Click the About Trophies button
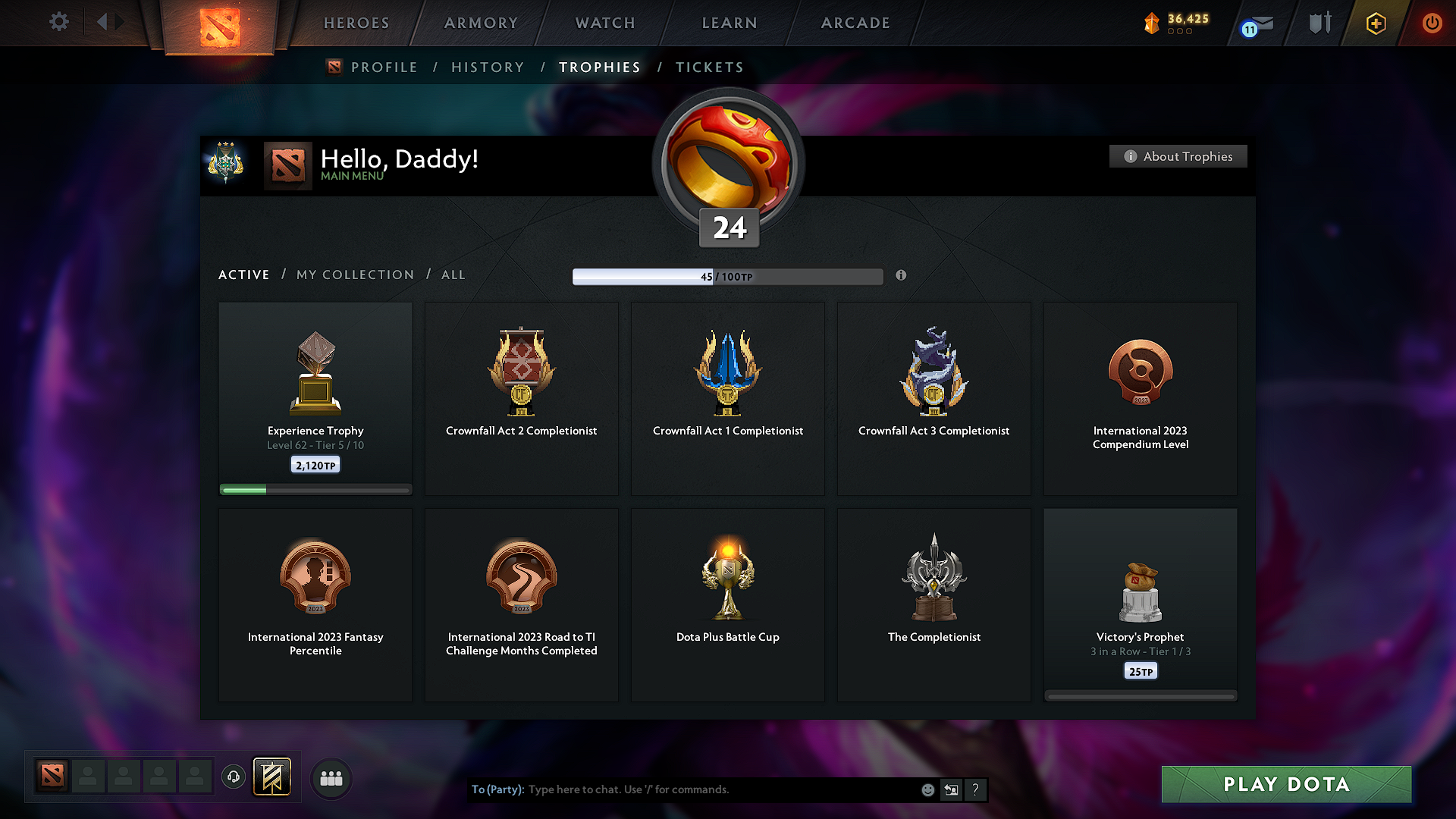1456x819 pixels. [1178, 156]
